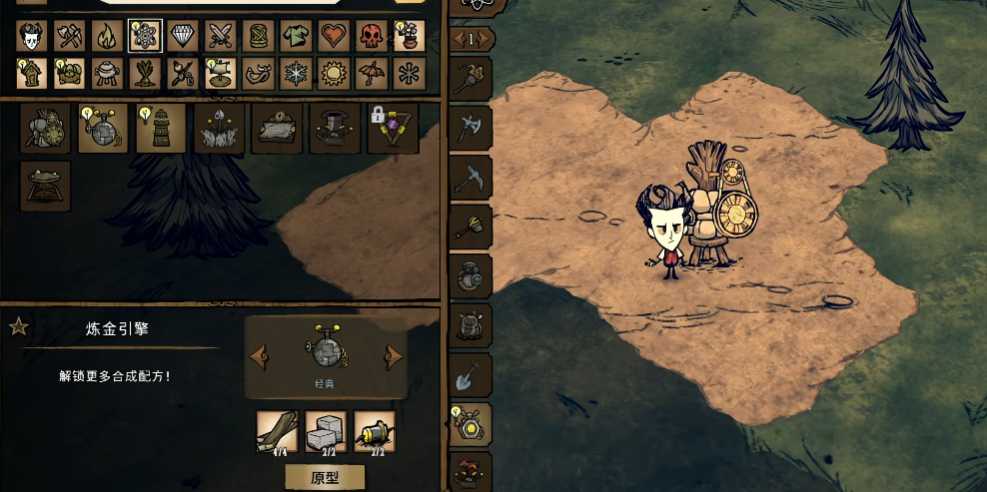Show the Clothing green shirt category
The height and width of the screenshot is (492, 987).
(296, 36)
